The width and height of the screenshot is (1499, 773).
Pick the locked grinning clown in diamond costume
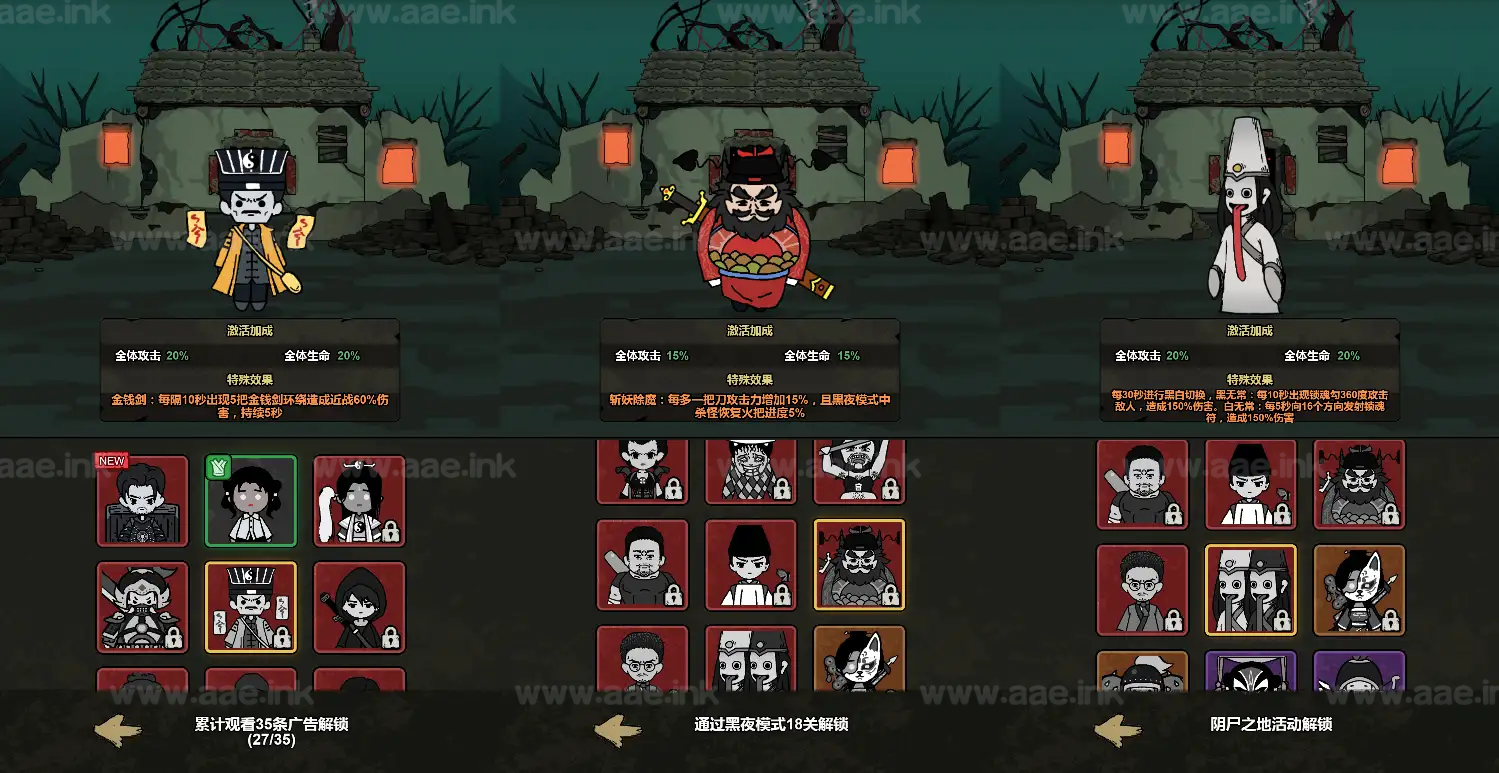(x=751, y=472)
